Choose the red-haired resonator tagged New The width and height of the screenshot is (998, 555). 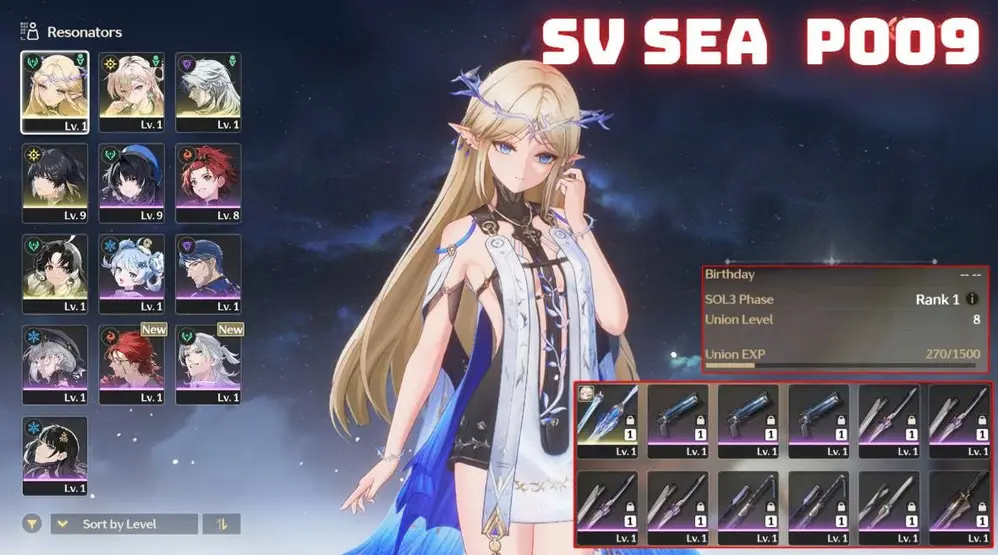pos(132,364)
